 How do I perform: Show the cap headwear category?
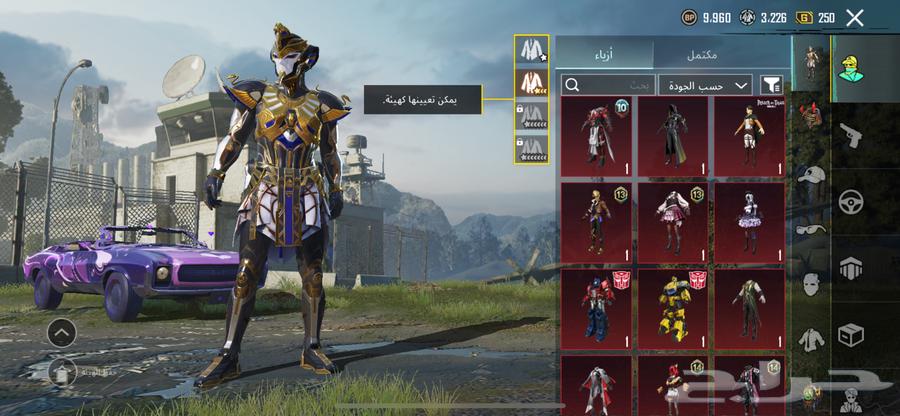pos(810,177)
